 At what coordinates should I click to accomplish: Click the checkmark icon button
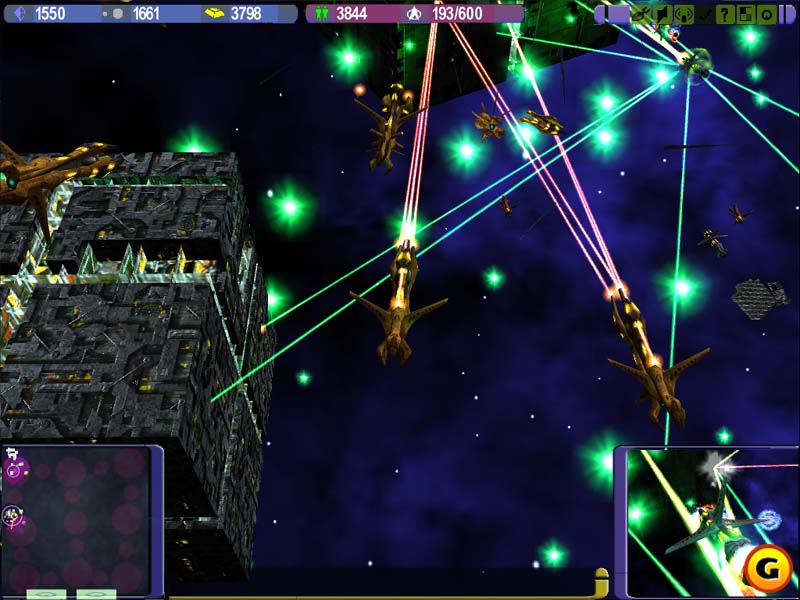tap(704, 14)
